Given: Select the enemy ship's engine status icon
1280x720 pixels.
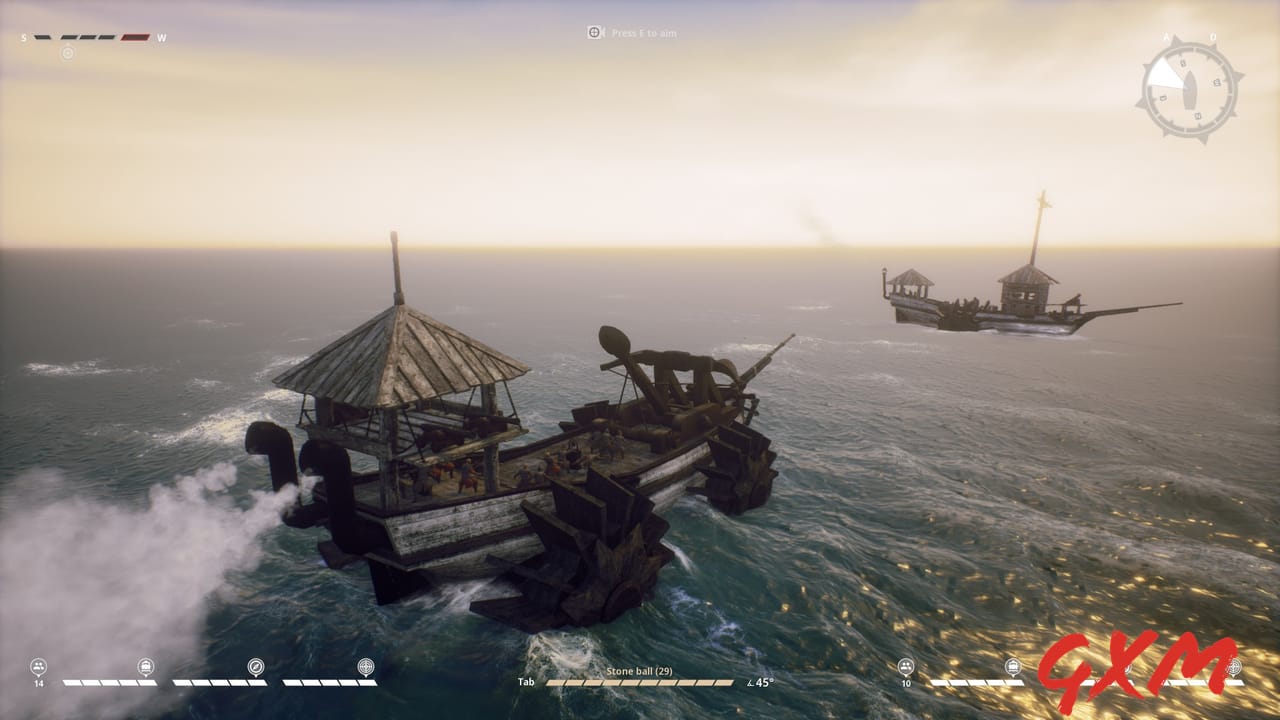Looking at the screenshot, I should [1013, 665].
